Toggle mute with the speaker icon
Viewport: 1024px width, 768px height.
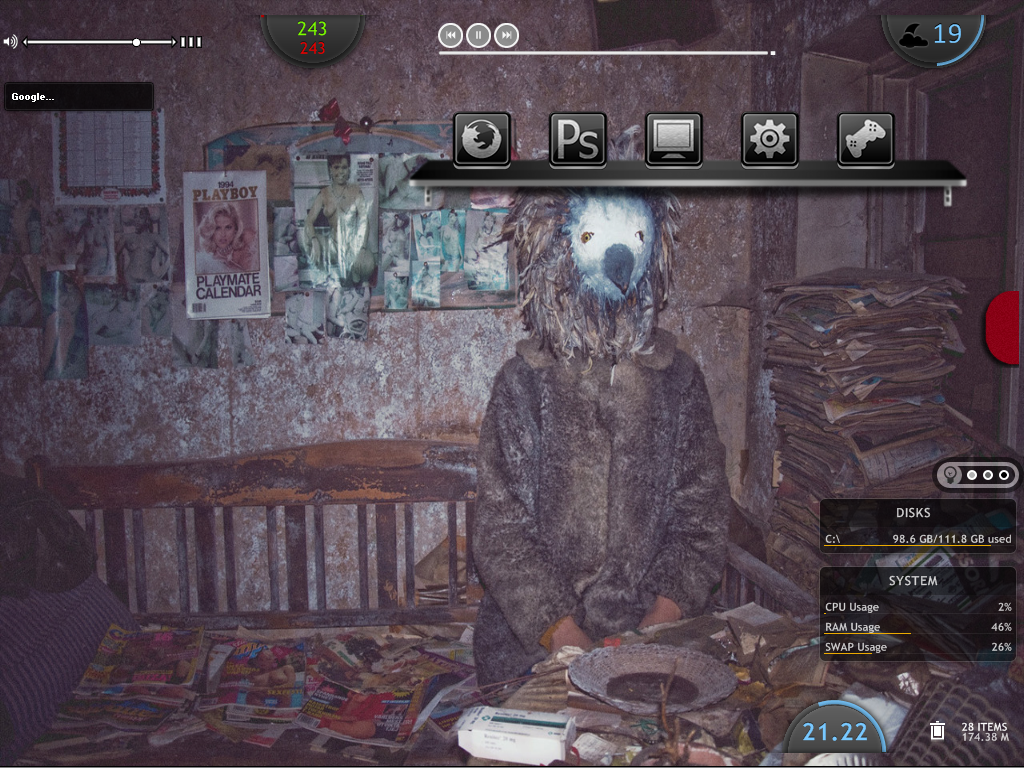pos(10,42)
